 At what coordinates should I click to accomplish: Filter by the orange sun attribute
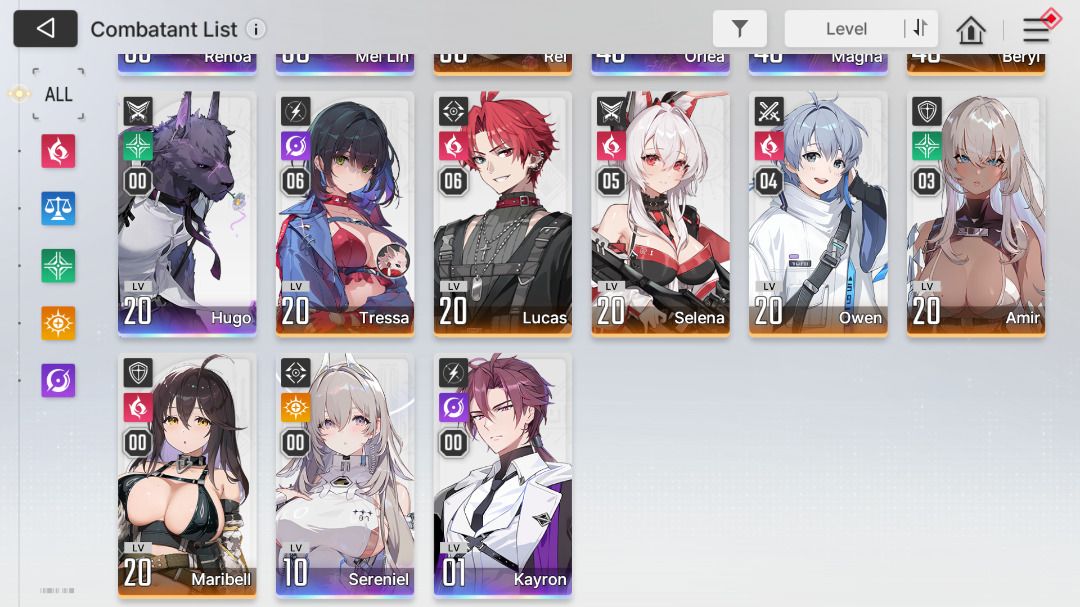58,323
